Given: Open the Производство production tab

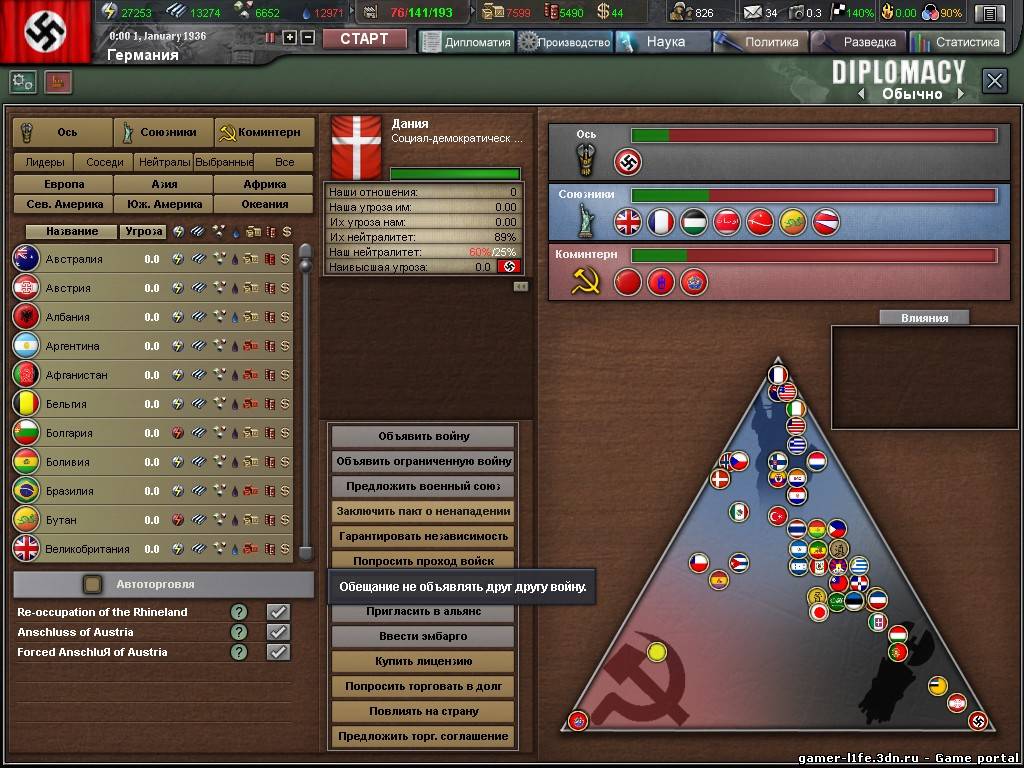Looking at the screenshot, I should pyautogui.click(x=565, y=42).
